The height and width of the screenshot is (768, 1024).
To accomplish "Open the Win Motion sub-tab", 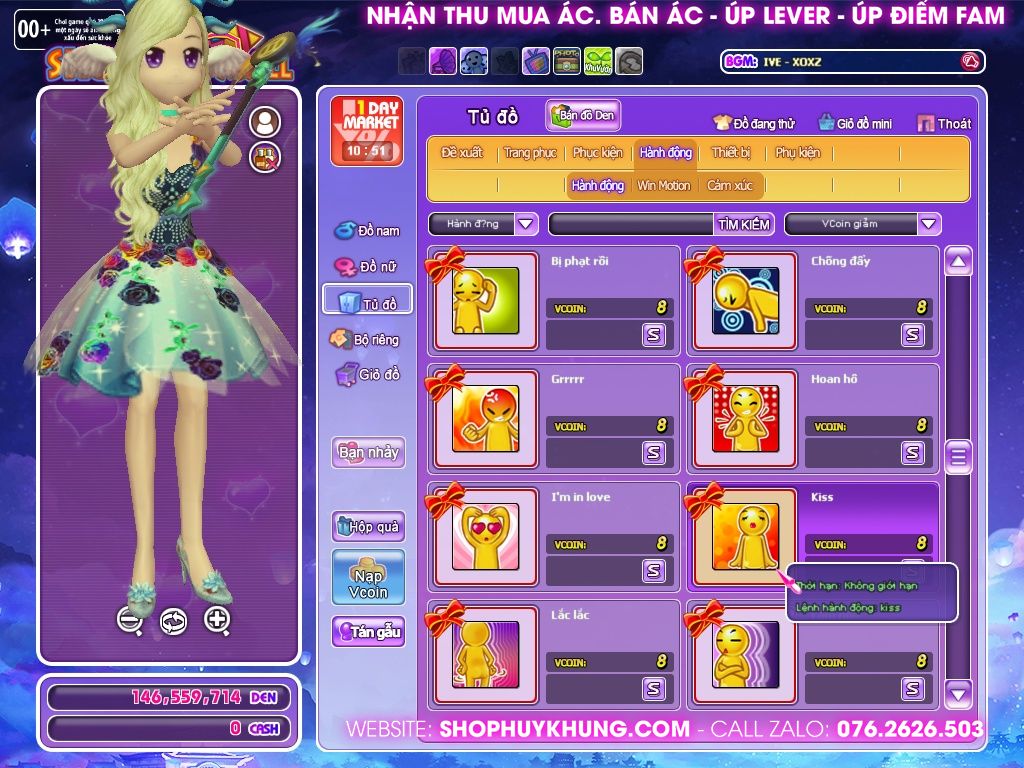I will [x=663, y=186].
